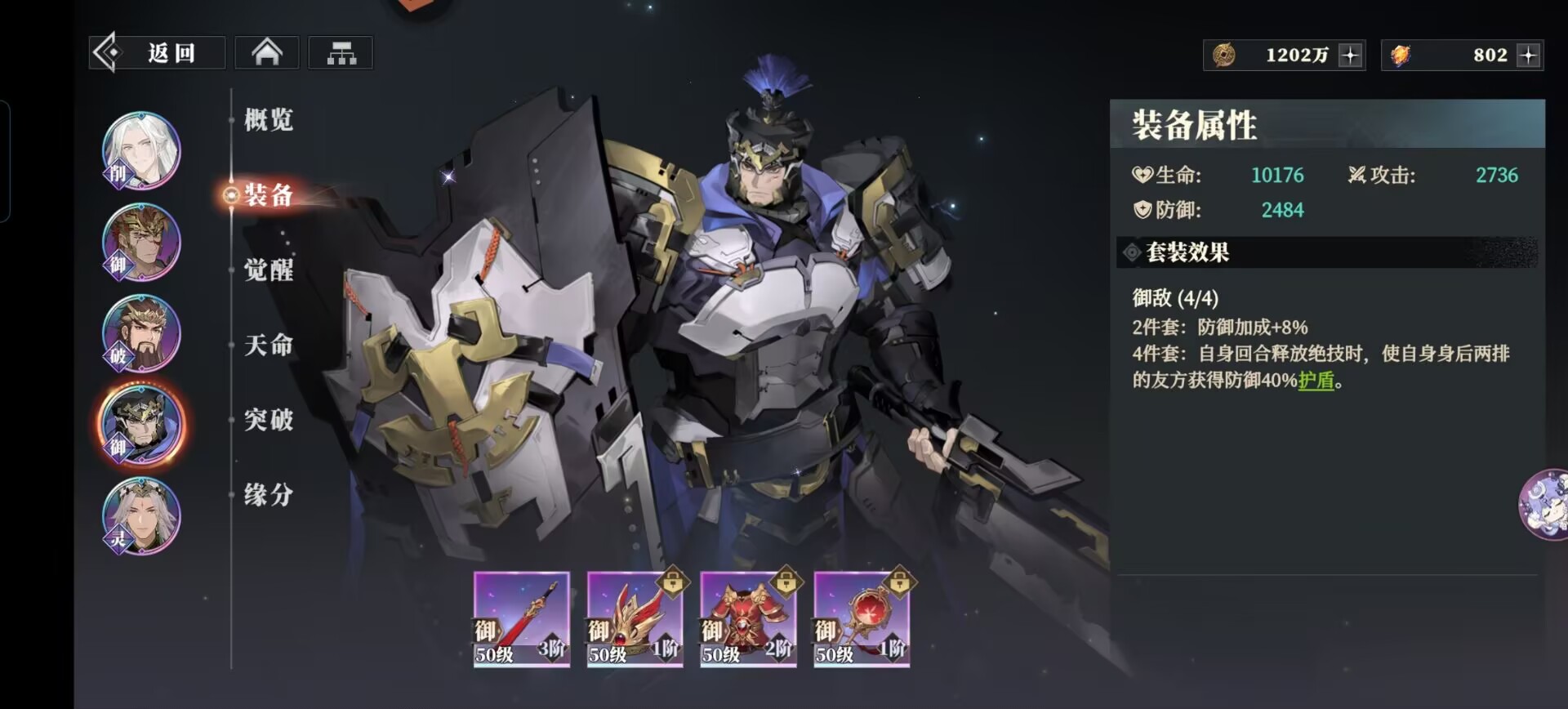
Task: Select the white-haired hero portrait
Action: click(141, 151)
